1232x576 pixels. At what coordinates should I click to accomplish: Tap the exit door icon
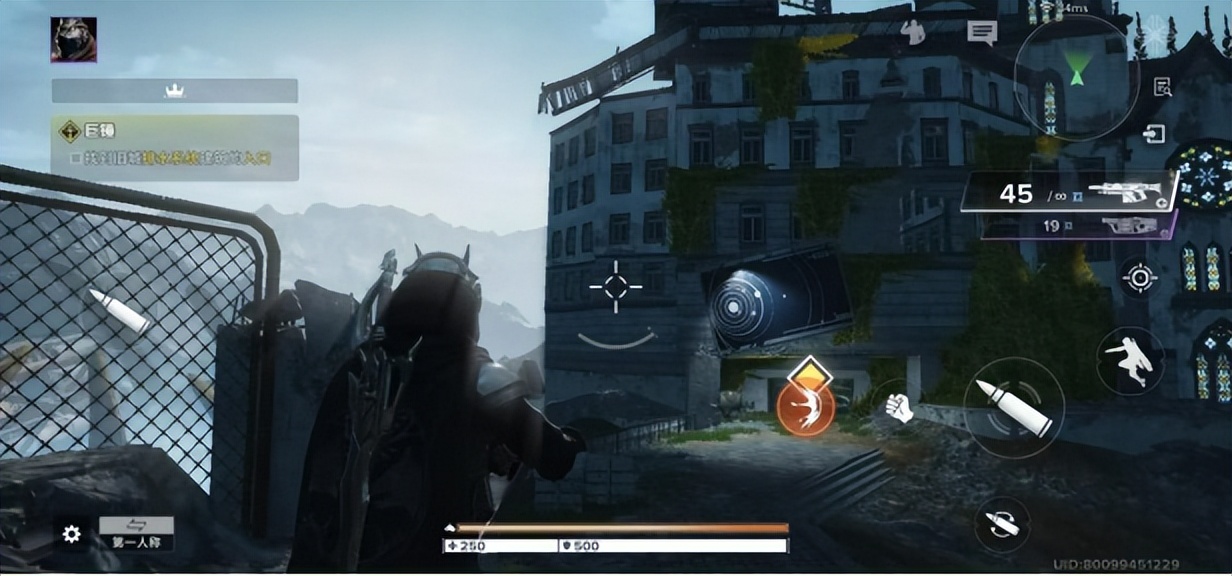tap(1156, 134)
